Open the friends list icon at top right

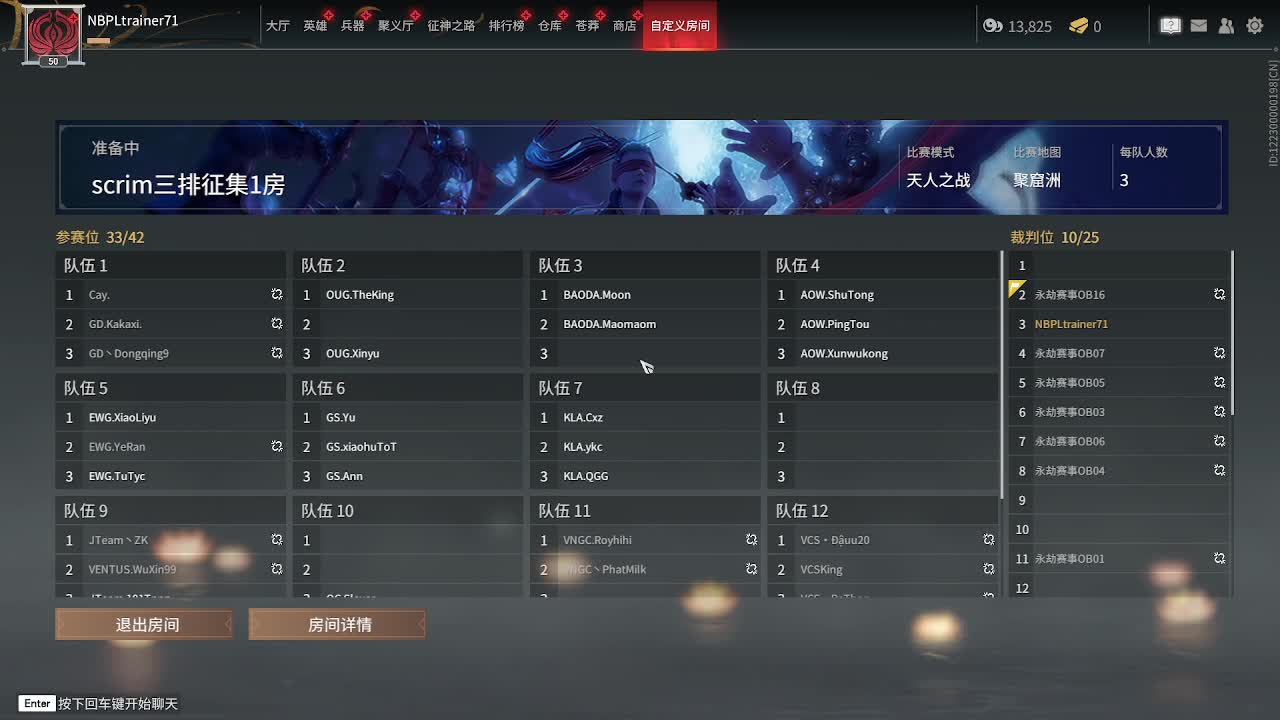[x=1226, y=25]
